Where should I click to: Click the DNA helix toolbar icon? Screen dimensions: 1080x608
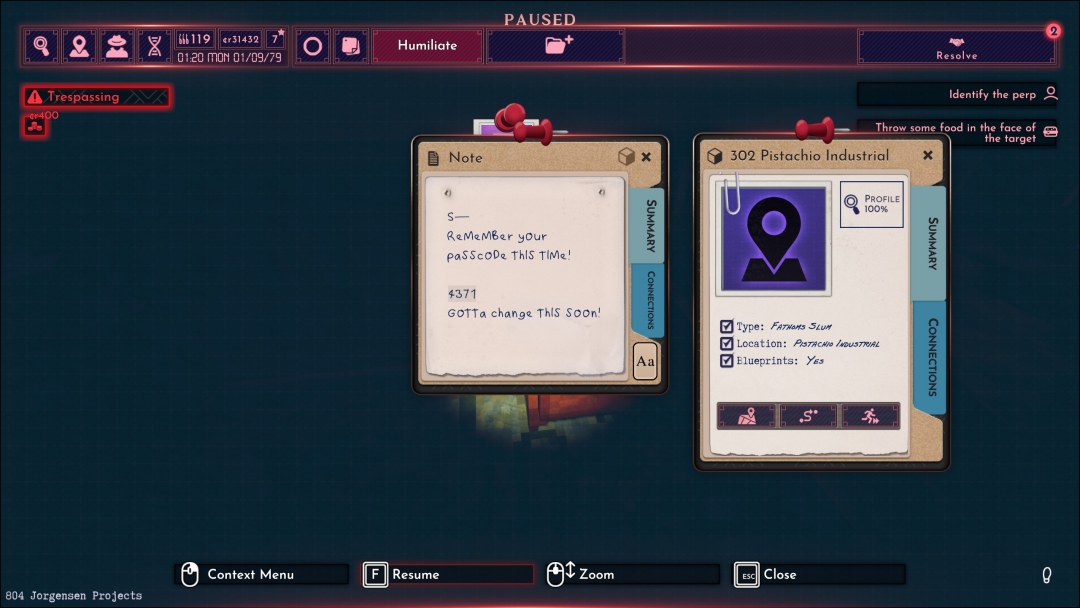click(x=154, y=46)
